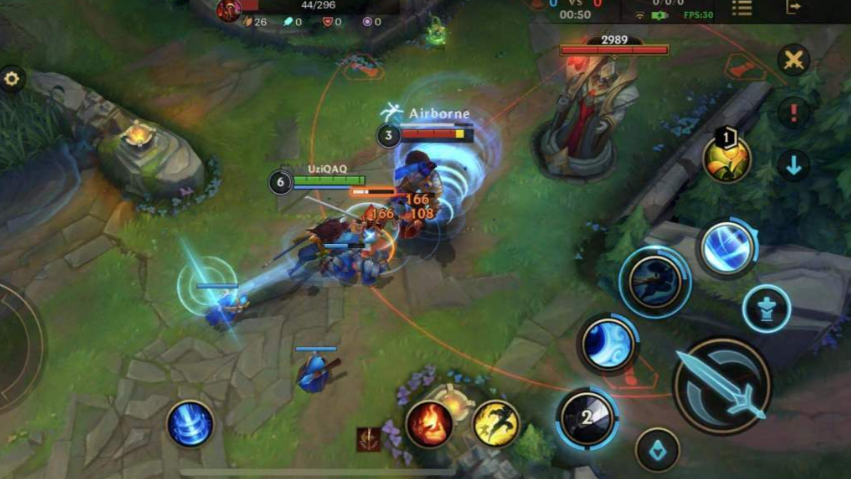The width and height of the screenshot is (851, 479).
Task: Tap the minion-targeting button below attack
Action: [657, 449]
